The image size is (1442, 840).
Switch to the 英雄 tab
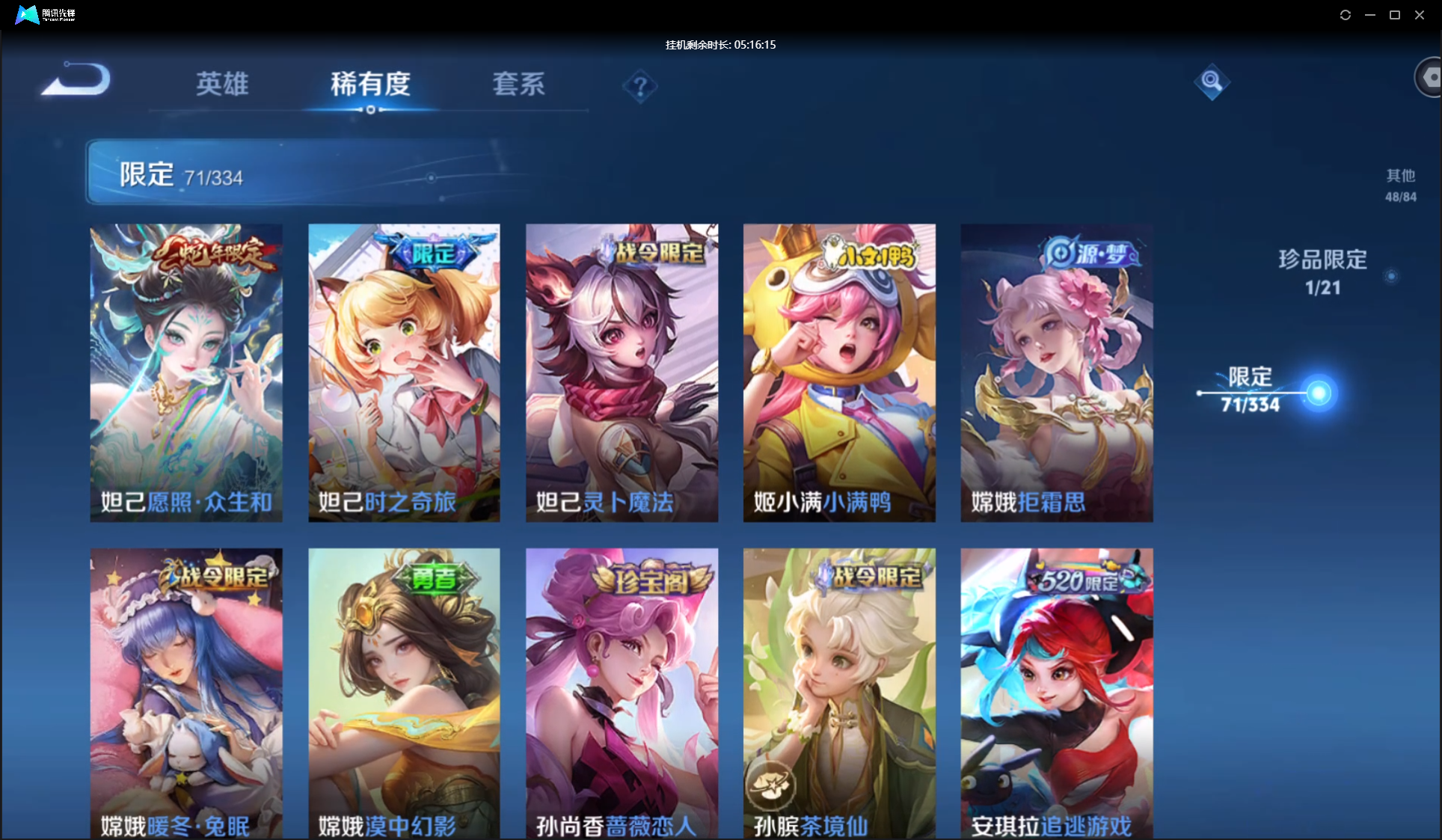point(222,84)
